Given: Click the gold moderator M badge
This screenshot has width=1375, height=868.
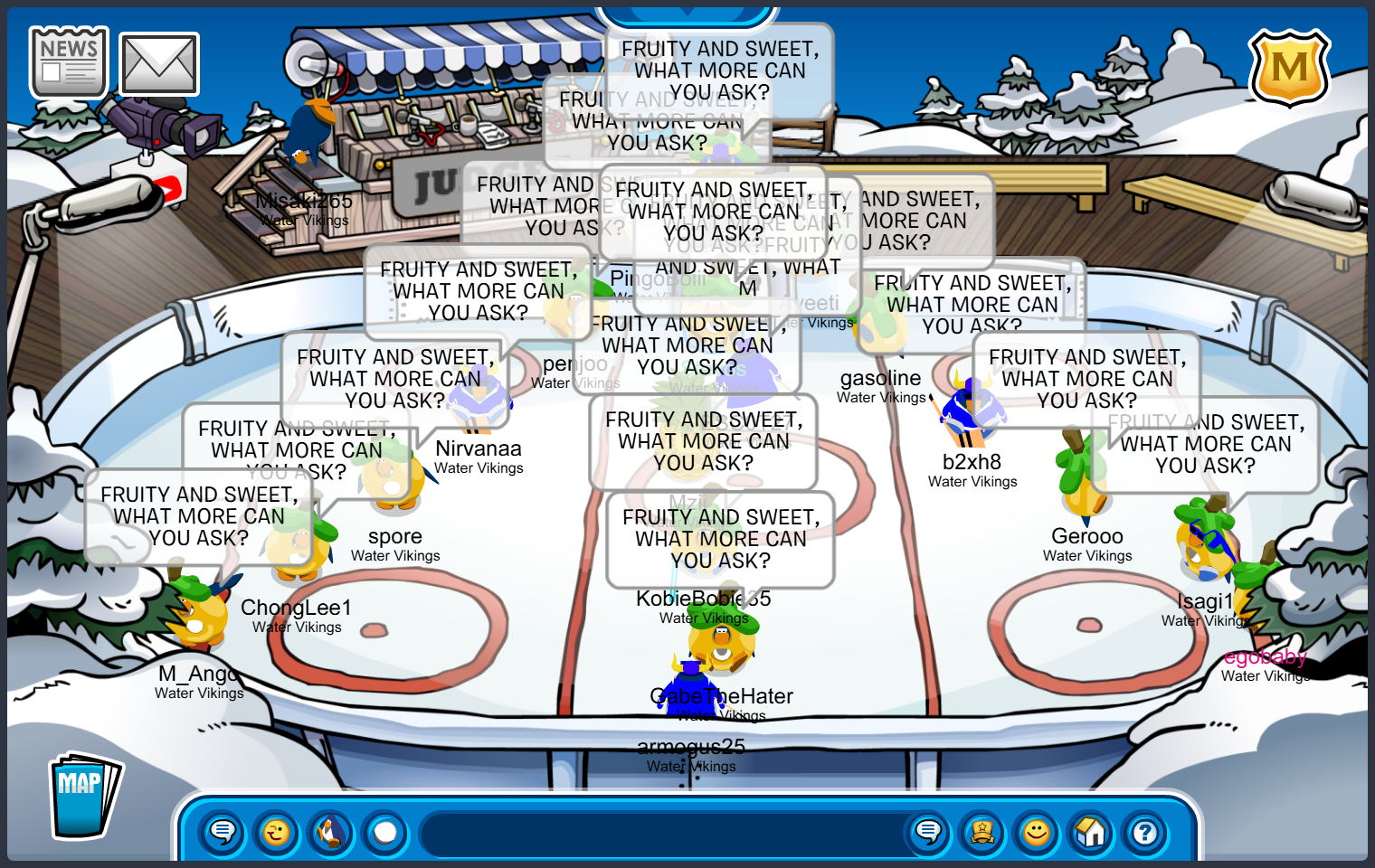Looking at the screenshot, I should (x=1289, y=68).
